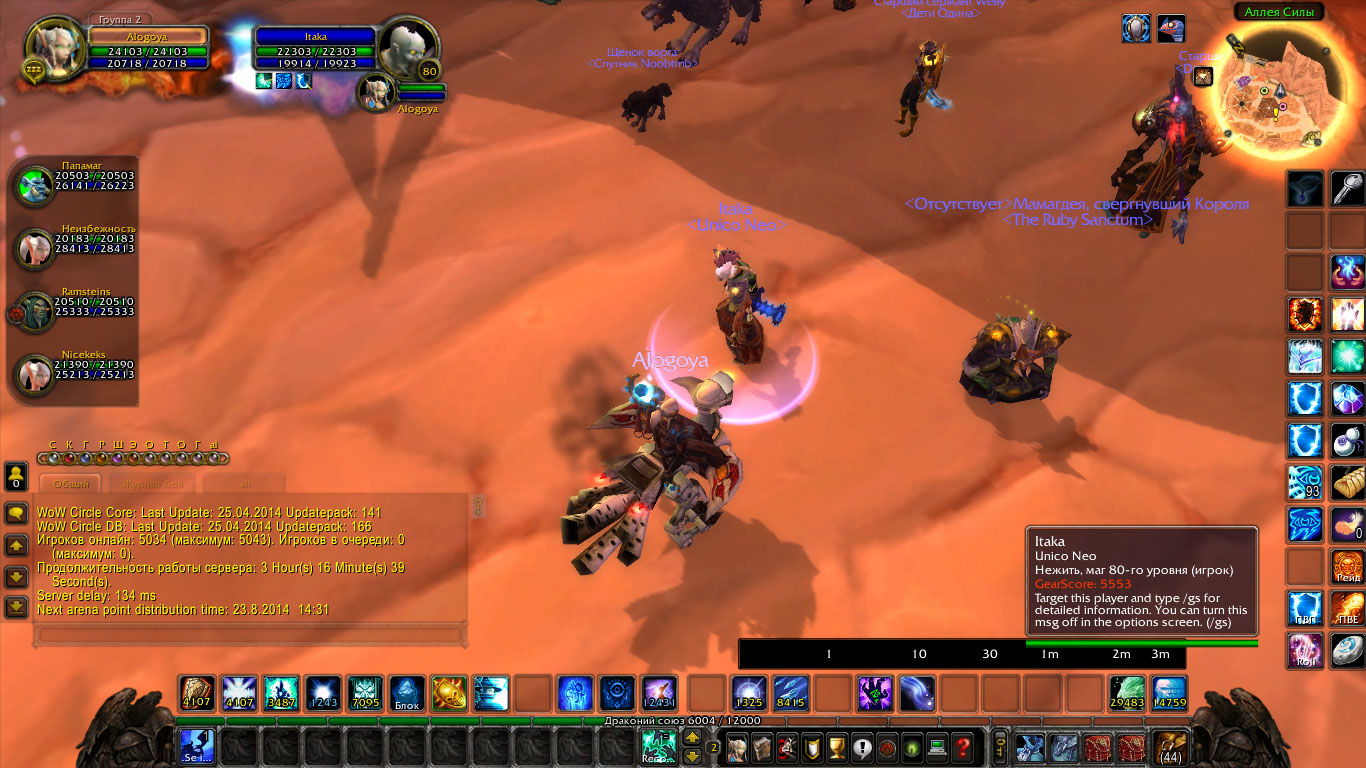Activate the ПВП macro button
The height and width of the screenshot is (768, 1366).
1305,608
